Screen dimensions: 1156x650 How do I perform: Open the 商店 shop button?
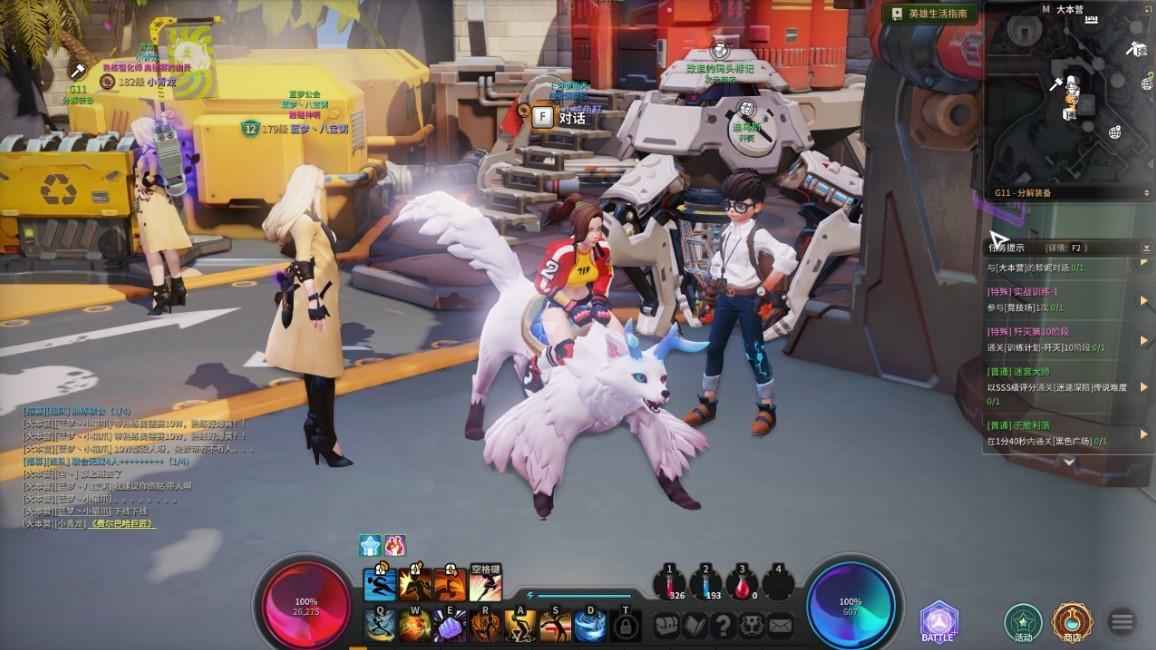(1071, 622)
